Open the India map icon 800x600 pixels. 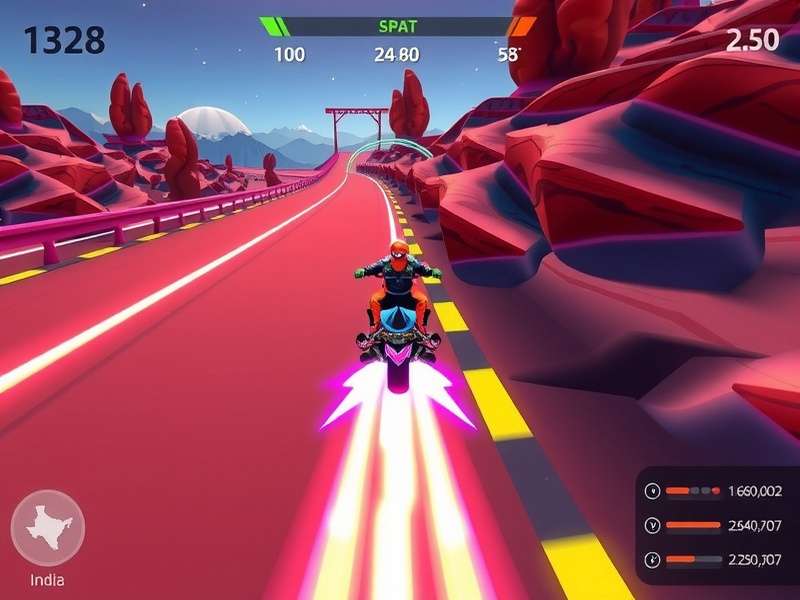[47, 528]
